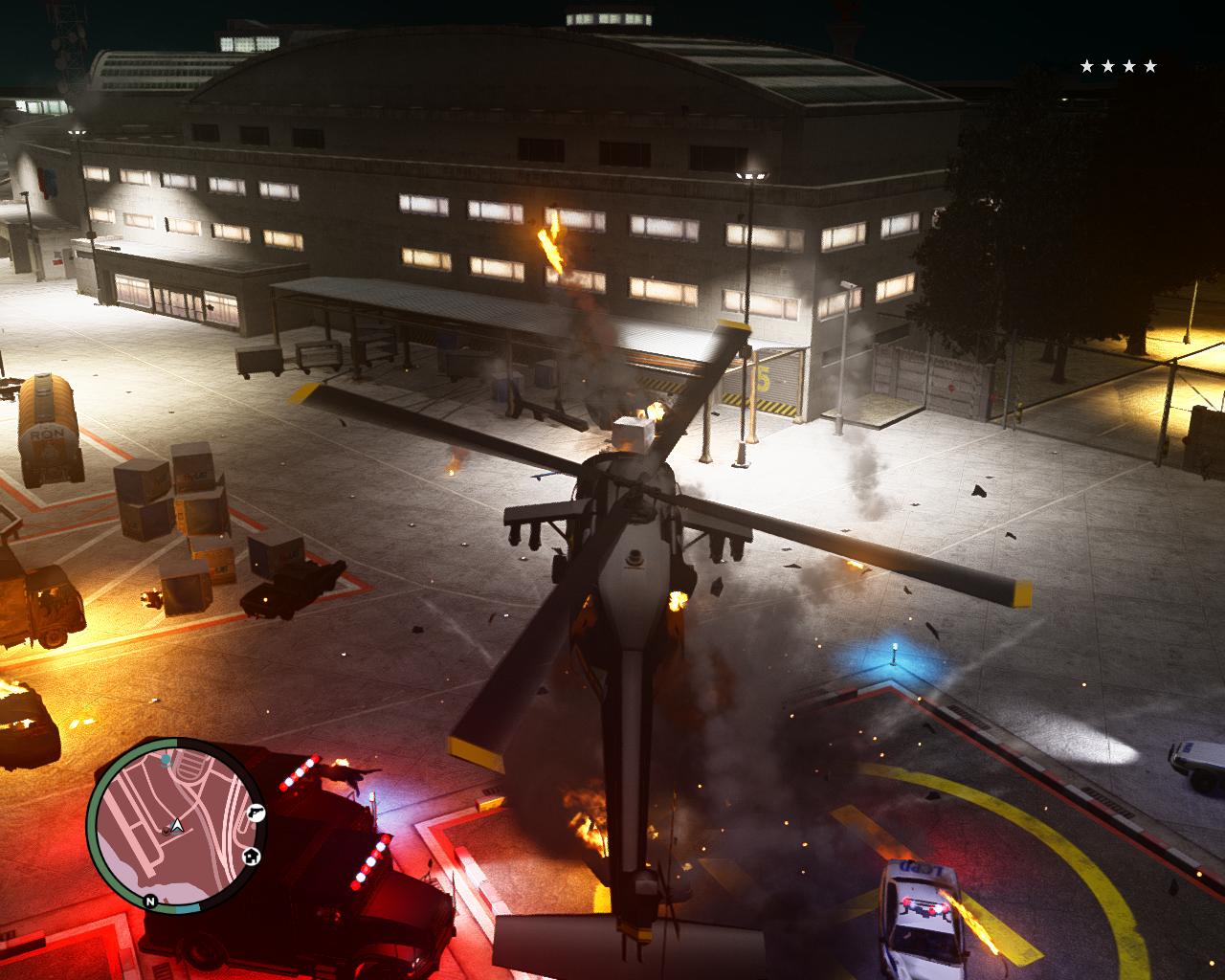Click the white player arrow on the radar

click(x=176, y=825)
